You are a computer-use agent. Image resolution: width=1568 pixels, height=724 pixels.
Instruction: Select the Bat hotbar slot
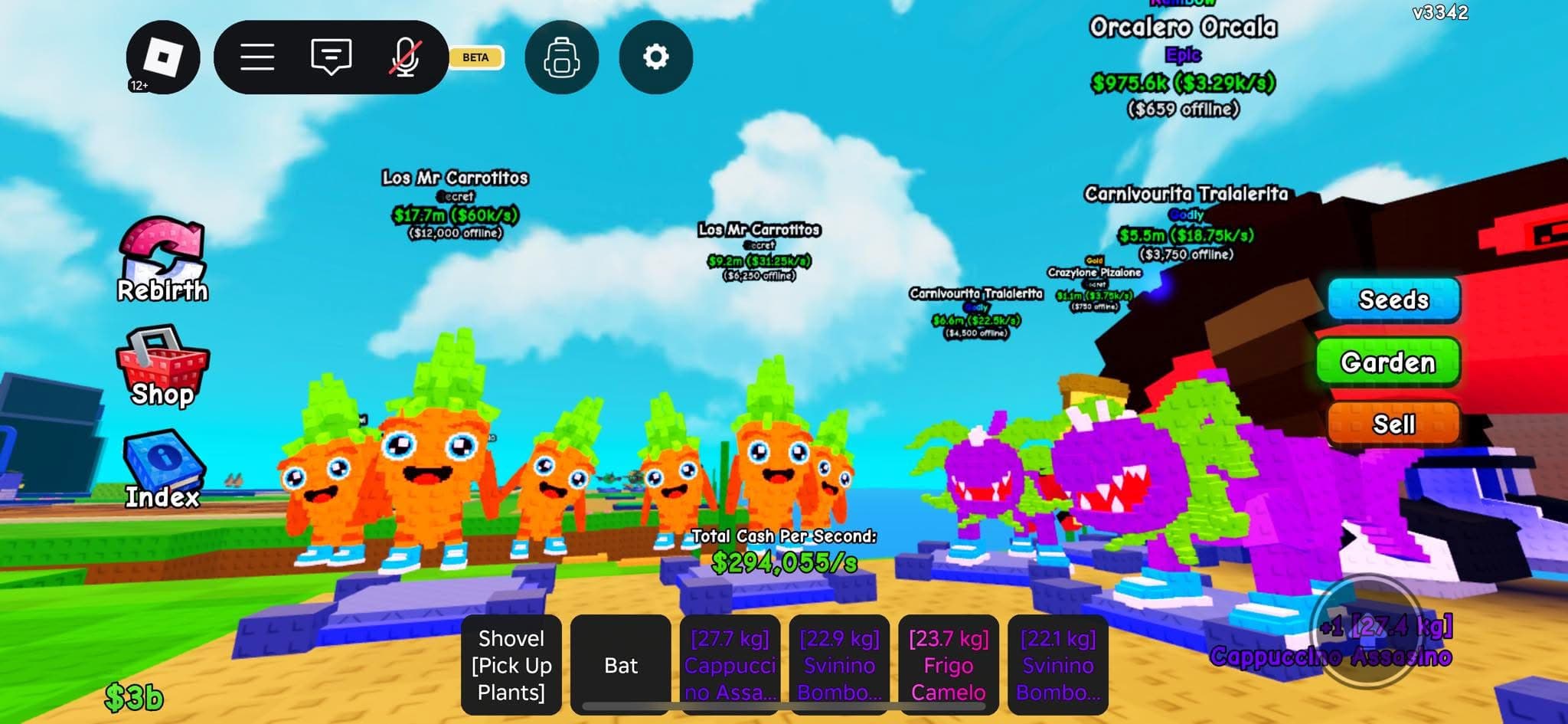[x=621, y=664]
